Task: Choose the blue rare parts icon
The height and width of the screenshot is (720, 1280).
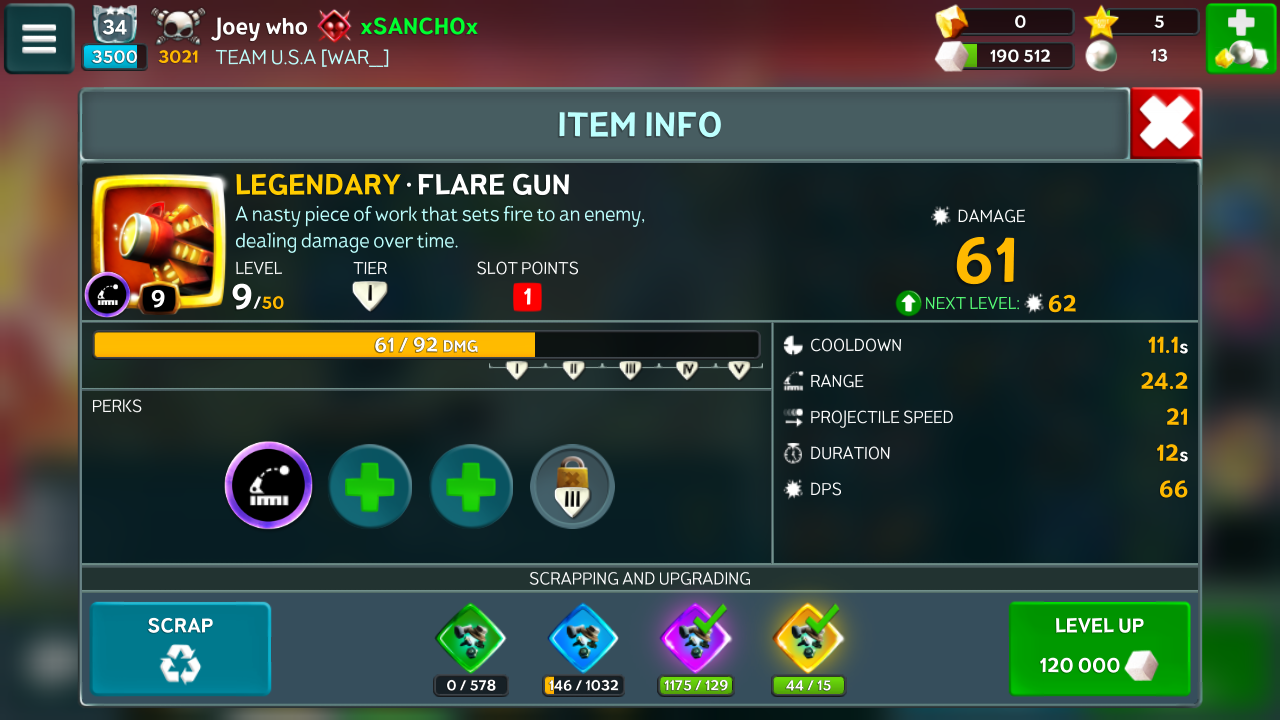Action: [584, 638]
